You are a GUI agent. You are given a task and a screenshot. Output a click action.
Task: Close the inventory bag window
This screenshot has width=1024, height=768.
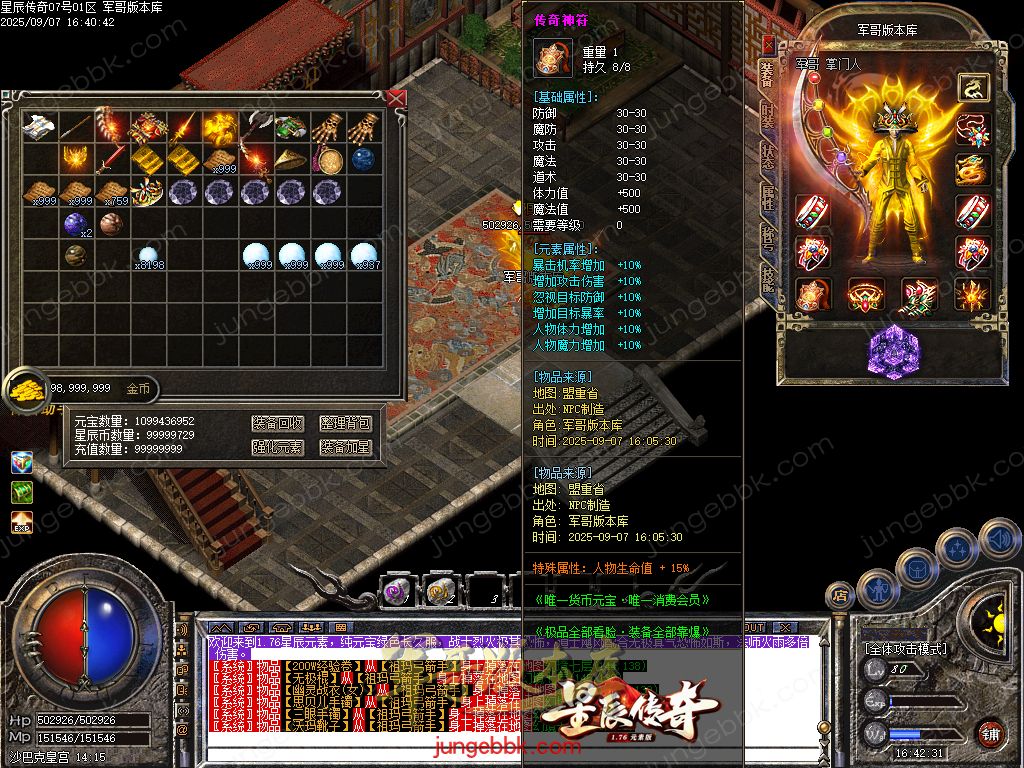pyautogui.click(x=396, y=98)
